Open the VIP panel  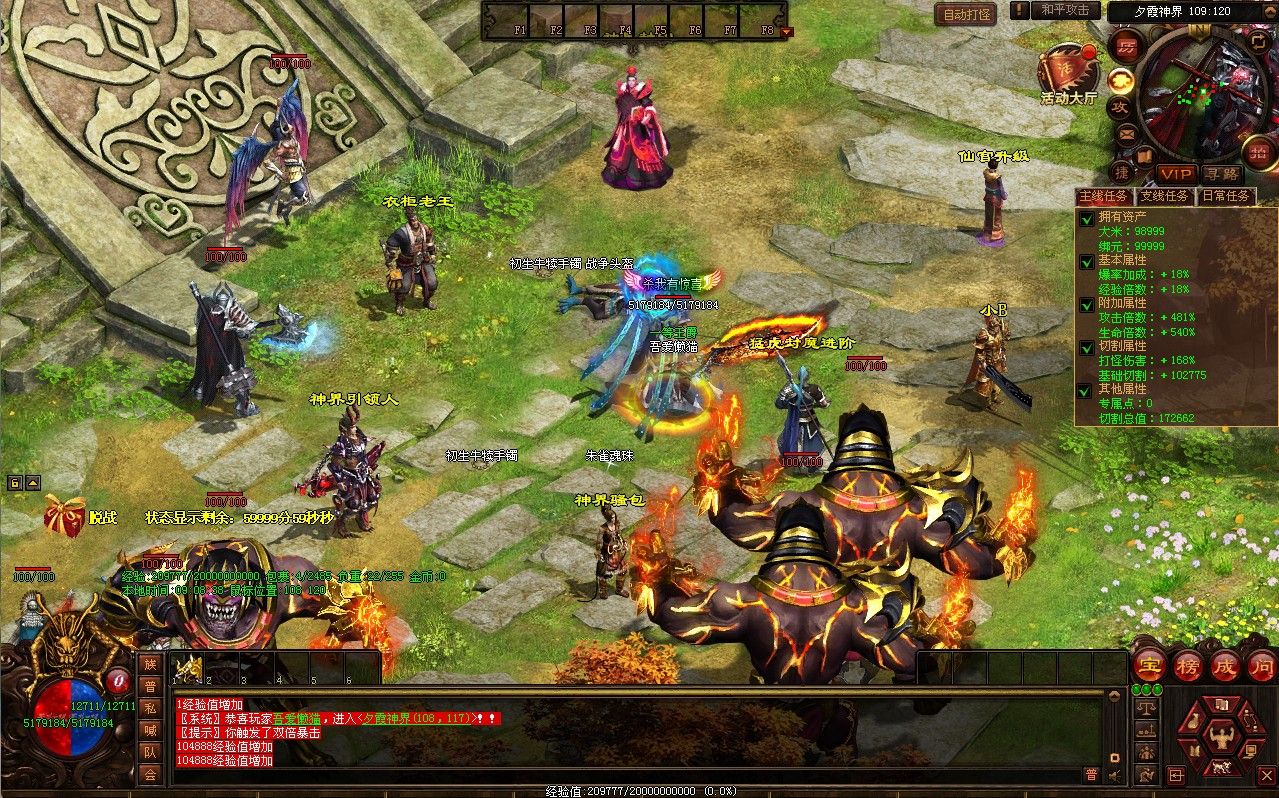pyautogui.click(x=1176, y=174)
